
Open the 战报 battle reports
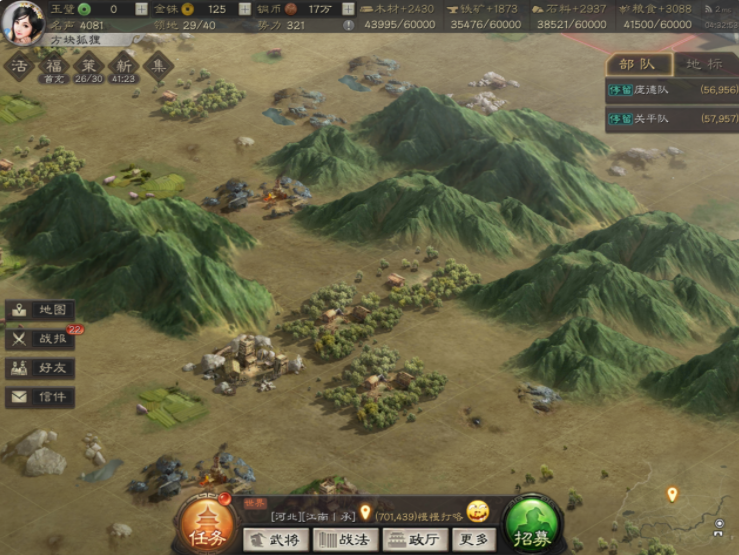(40, 339)
